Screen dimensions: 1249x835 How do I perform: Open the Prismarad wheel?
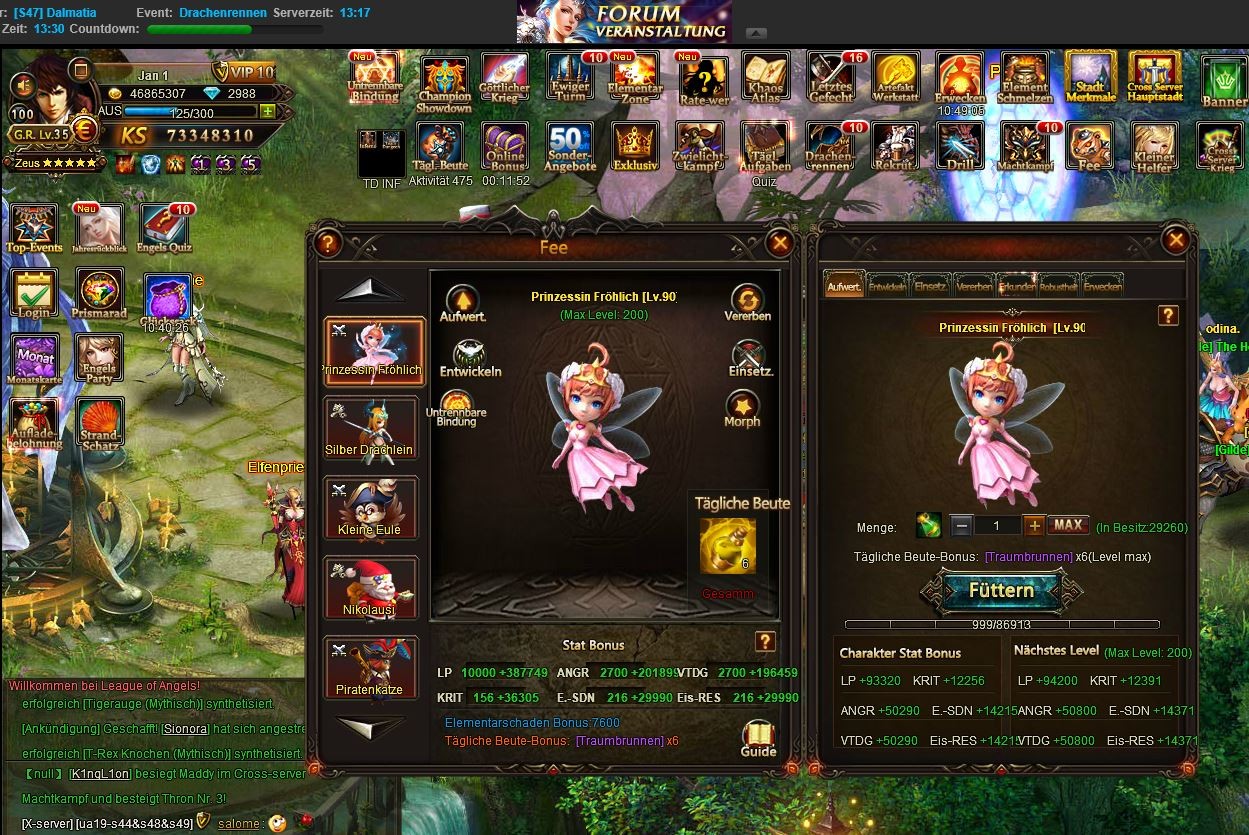coord(98,294)
